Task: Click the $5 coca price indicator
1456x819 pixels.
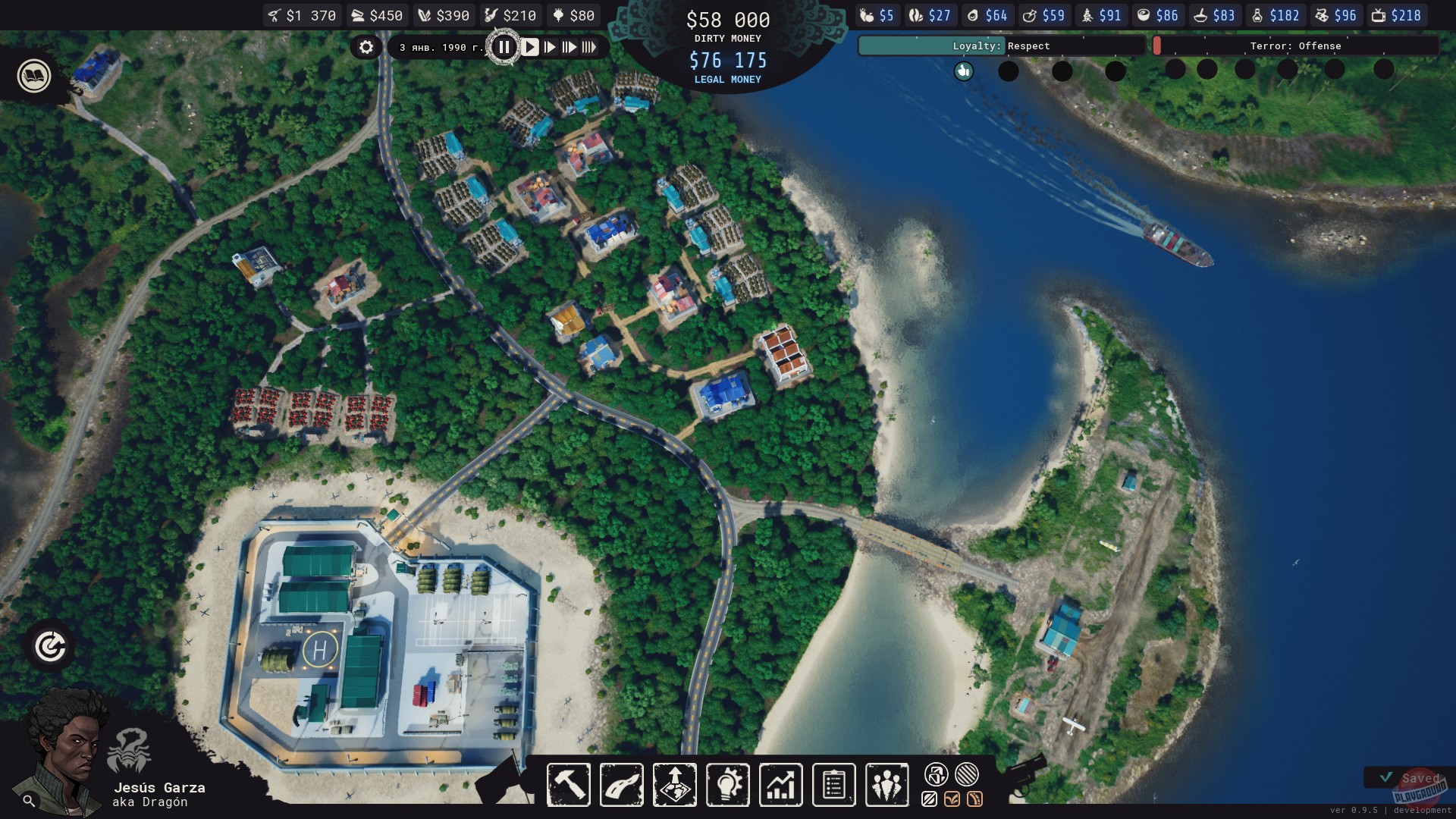Action: click(877, 14)
